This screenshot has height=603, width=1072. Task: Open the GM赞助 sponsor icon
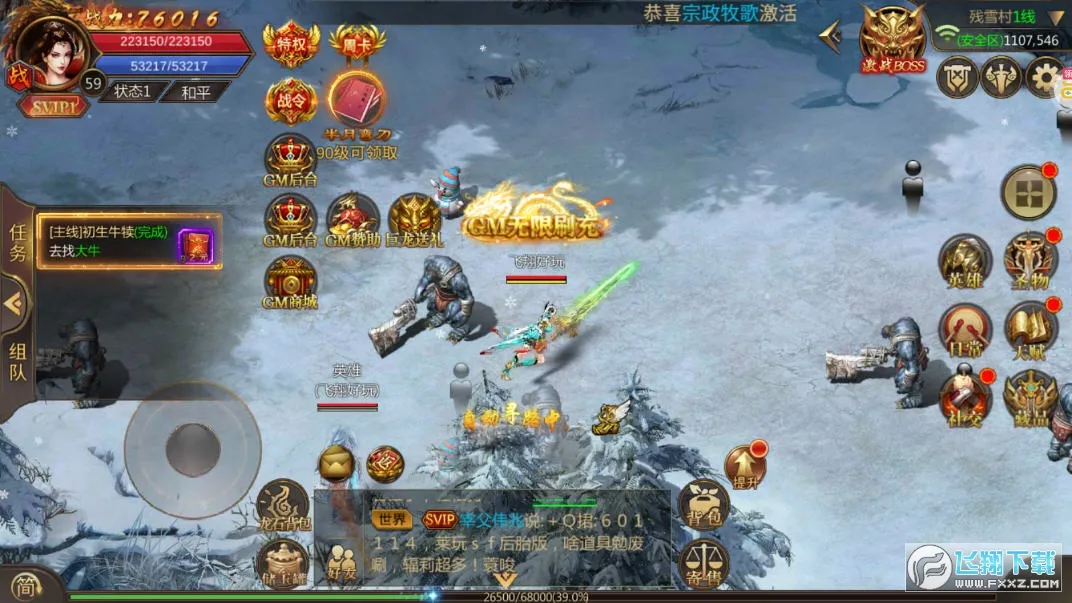click(352, 218)
